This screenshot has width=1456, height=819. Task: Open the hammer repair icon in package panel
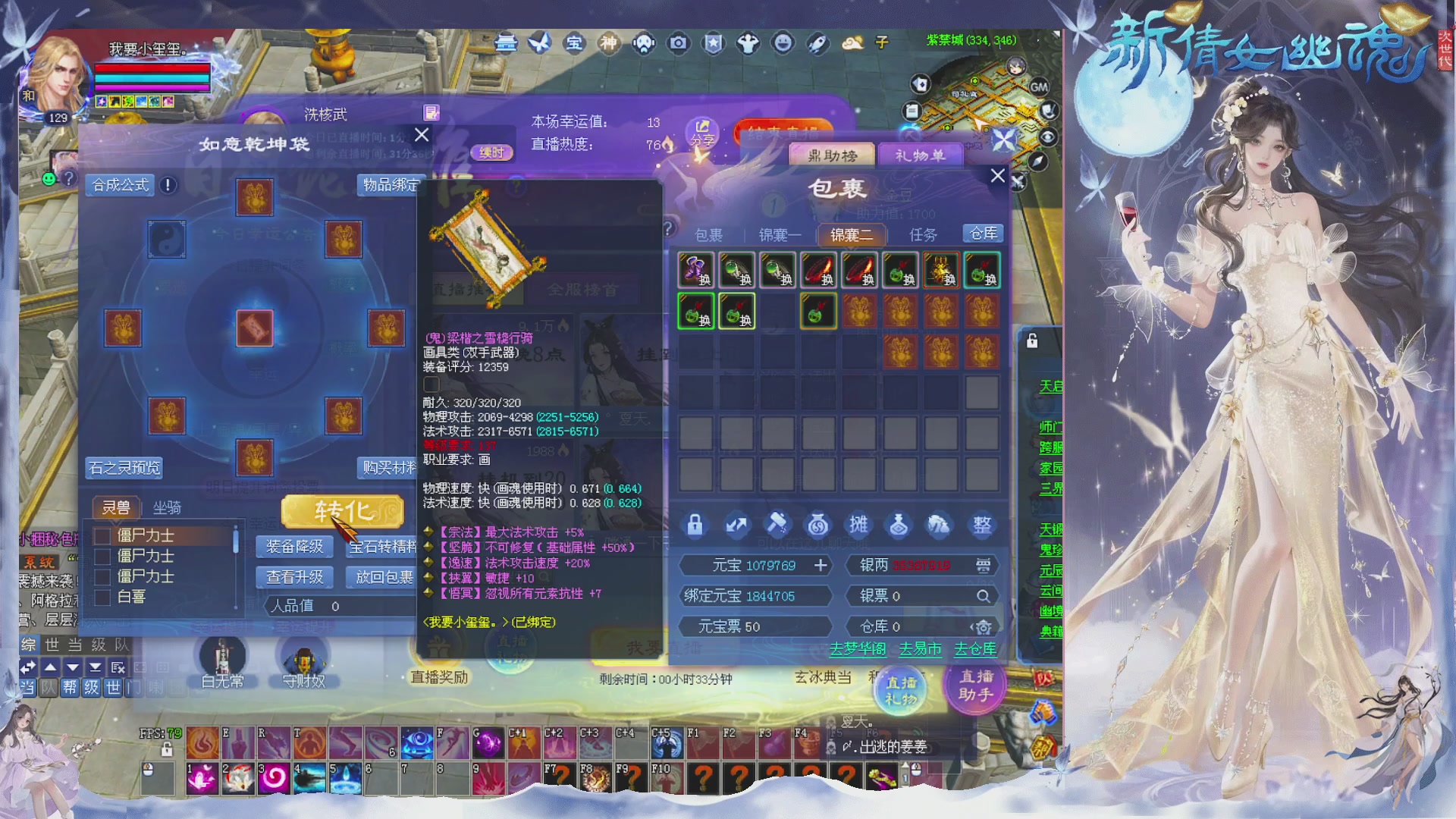tap(778, 525)
